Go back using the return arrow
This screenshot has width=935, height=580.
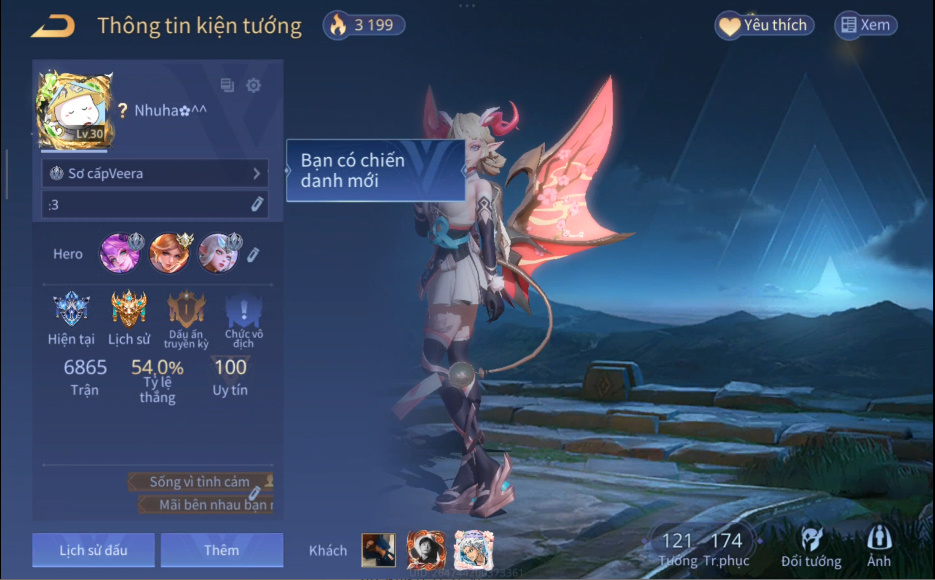pyautogui.click(x=53, y=27)
